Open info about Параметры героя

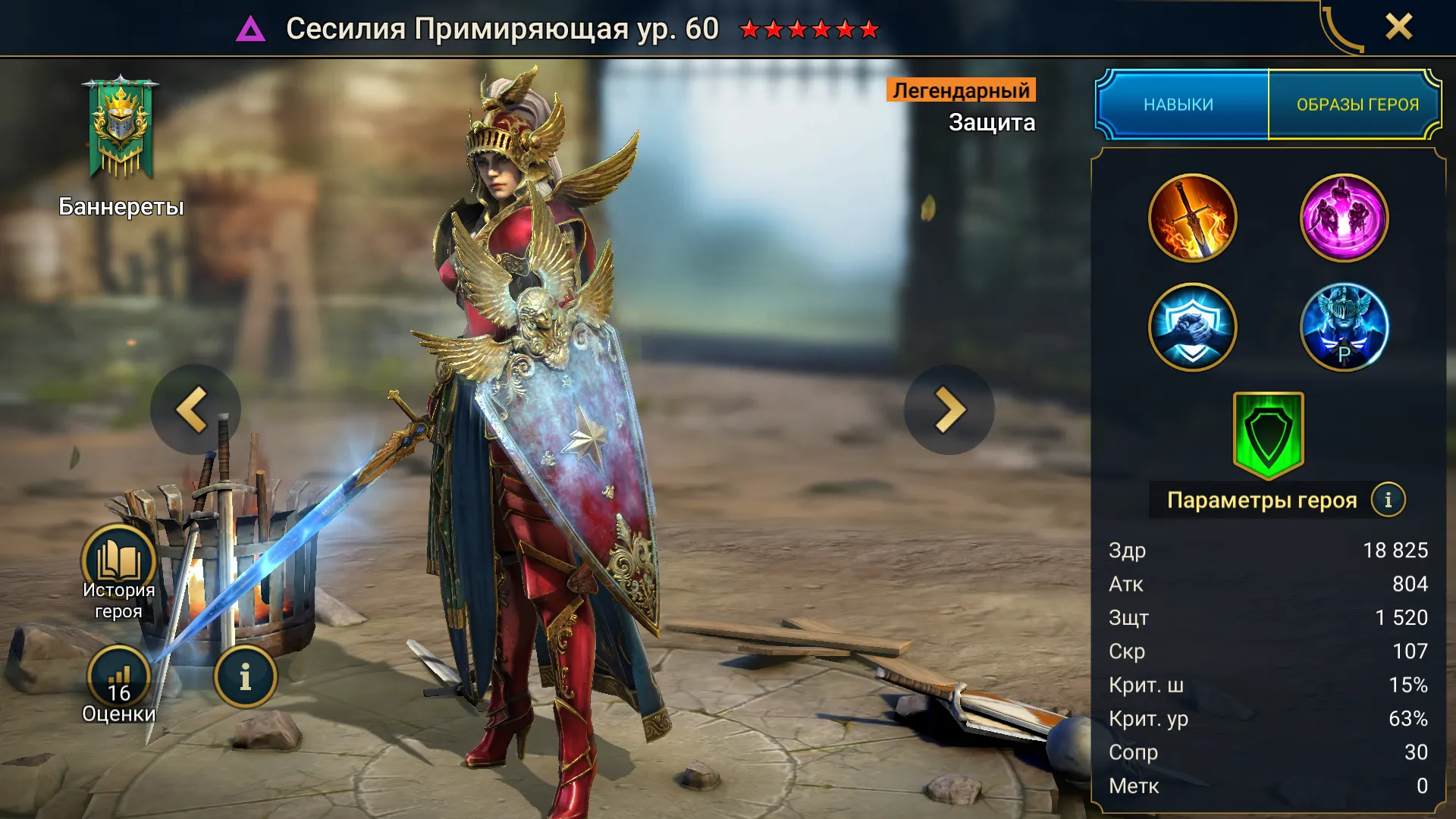point(1388,500)
